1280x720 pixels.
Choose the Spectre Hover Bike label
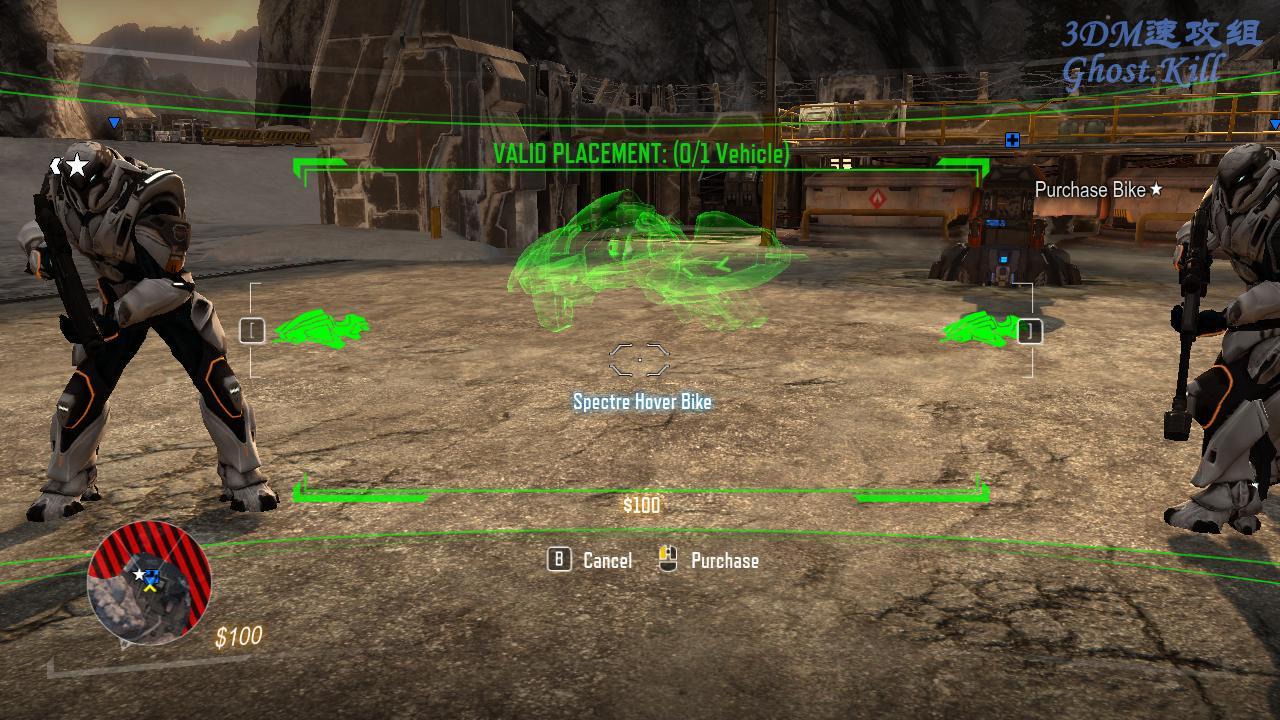tap(642, 402)
